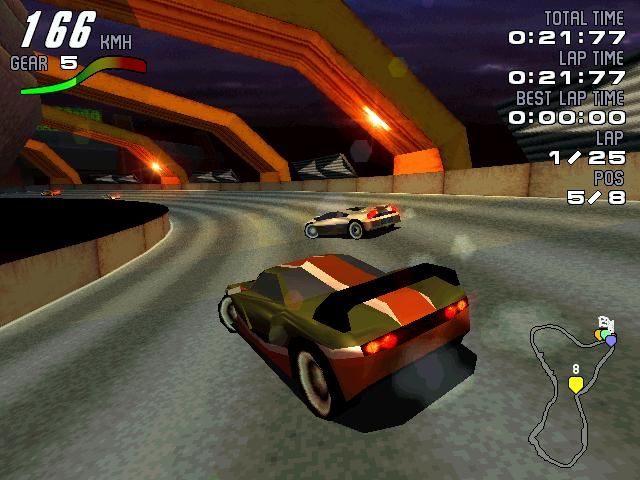This screenshot has width=640, height=480.
Task: Select the yellow number 8 racer marker
Action: coord(576,384)
